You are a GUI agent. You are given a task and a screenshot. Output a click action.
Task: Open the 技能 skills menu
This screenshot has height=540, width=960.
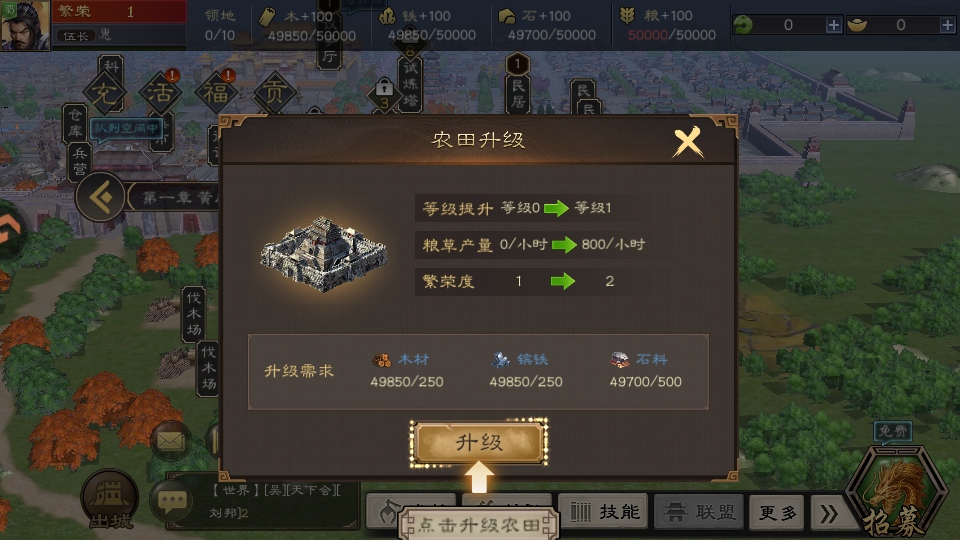pos(604,512)
